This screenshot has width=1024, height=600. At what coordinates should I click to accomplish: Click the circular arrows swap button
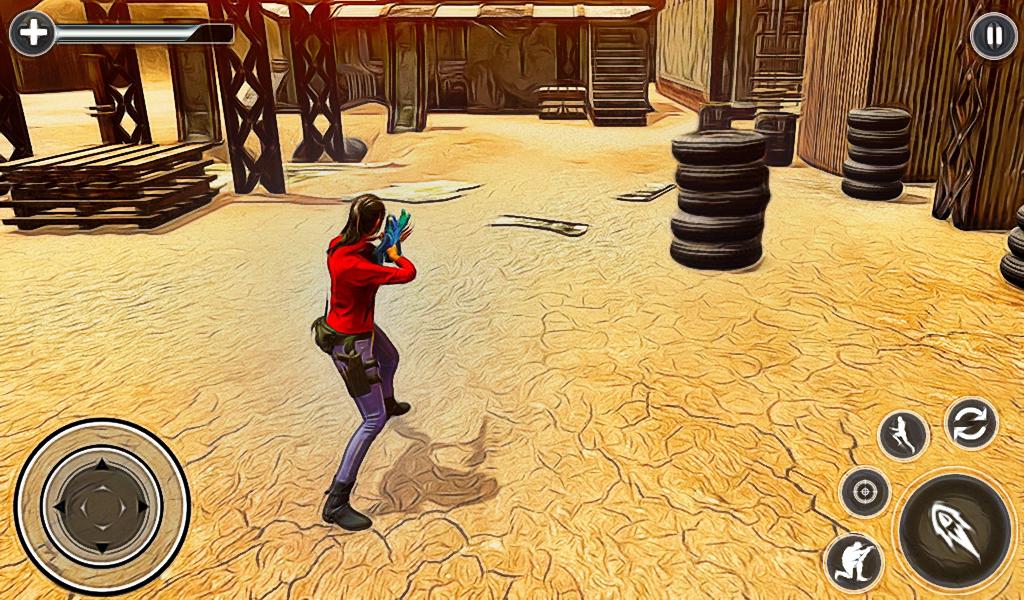(x=971, y=423)
